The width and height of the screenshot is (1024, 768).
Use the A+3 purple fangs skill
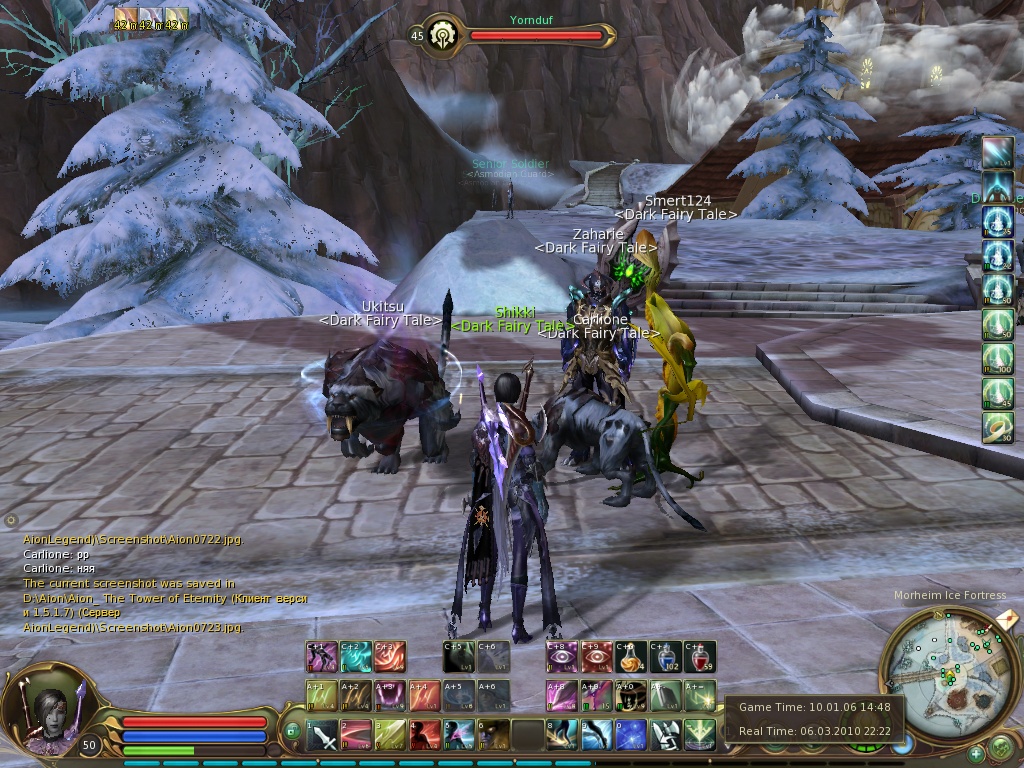coord(390,696)
